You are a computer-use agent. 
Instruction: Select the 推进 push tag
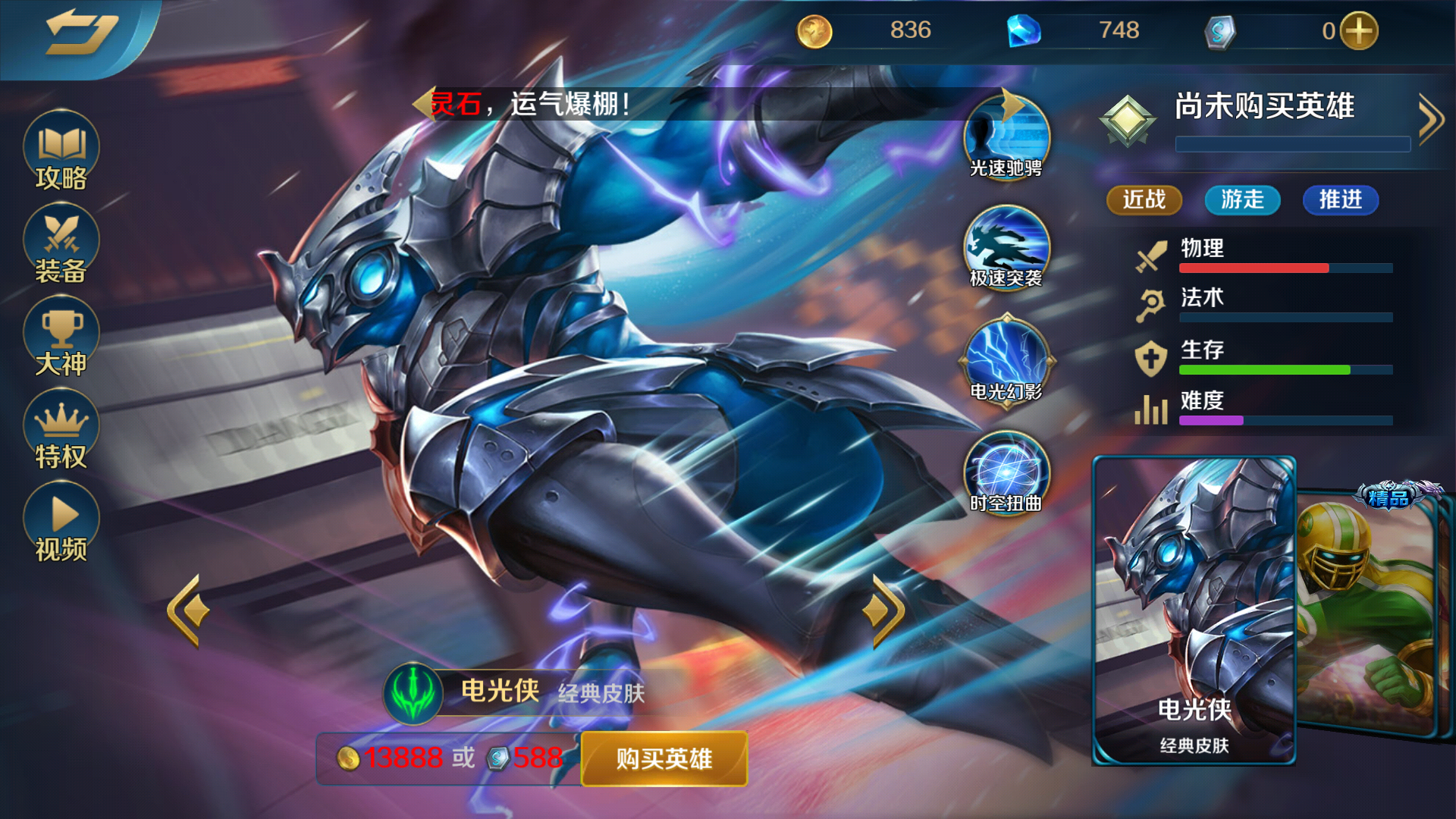pyautogui.click(x=1340, y=200)
